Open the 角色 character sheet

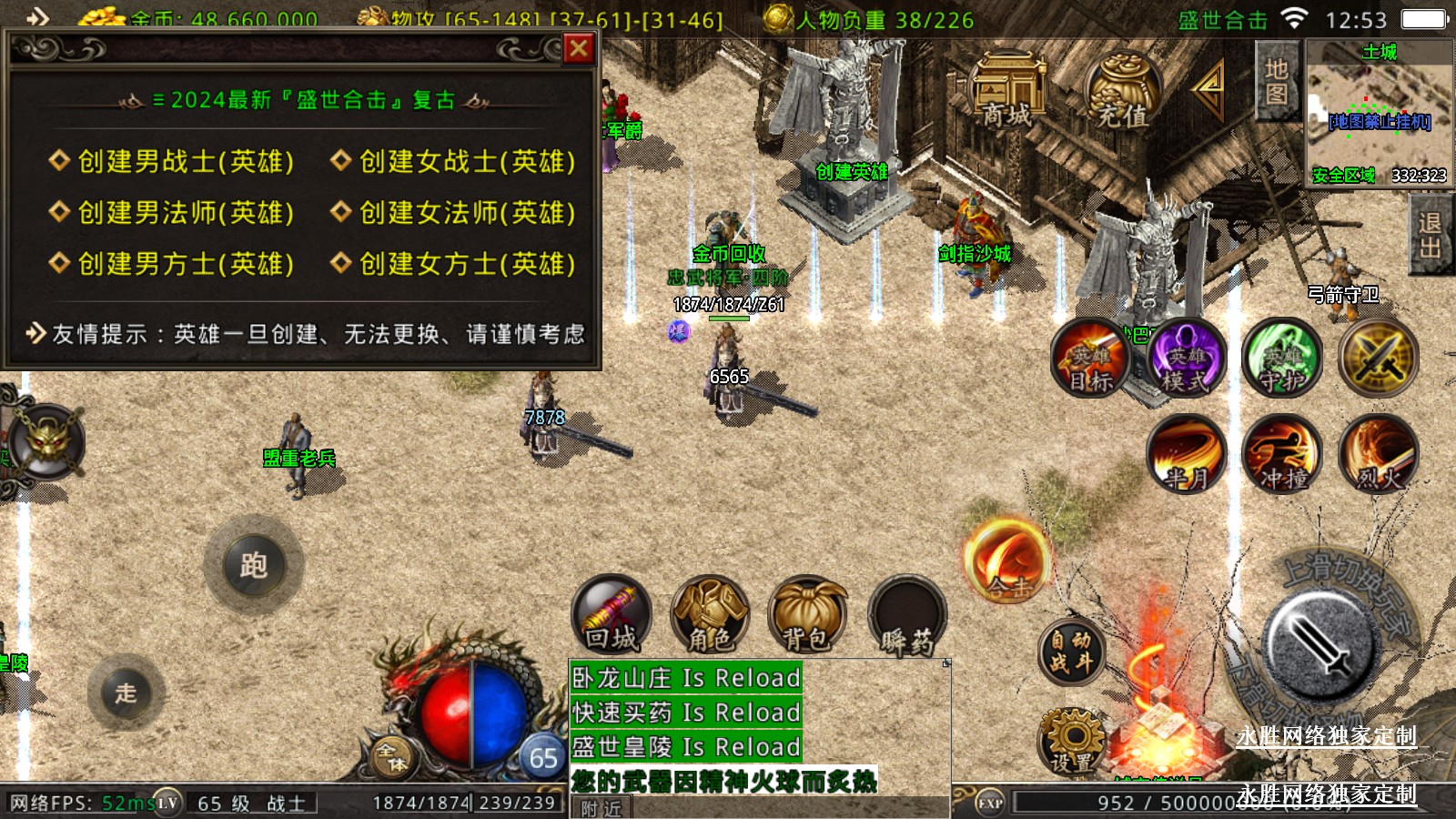coord(710,615)
